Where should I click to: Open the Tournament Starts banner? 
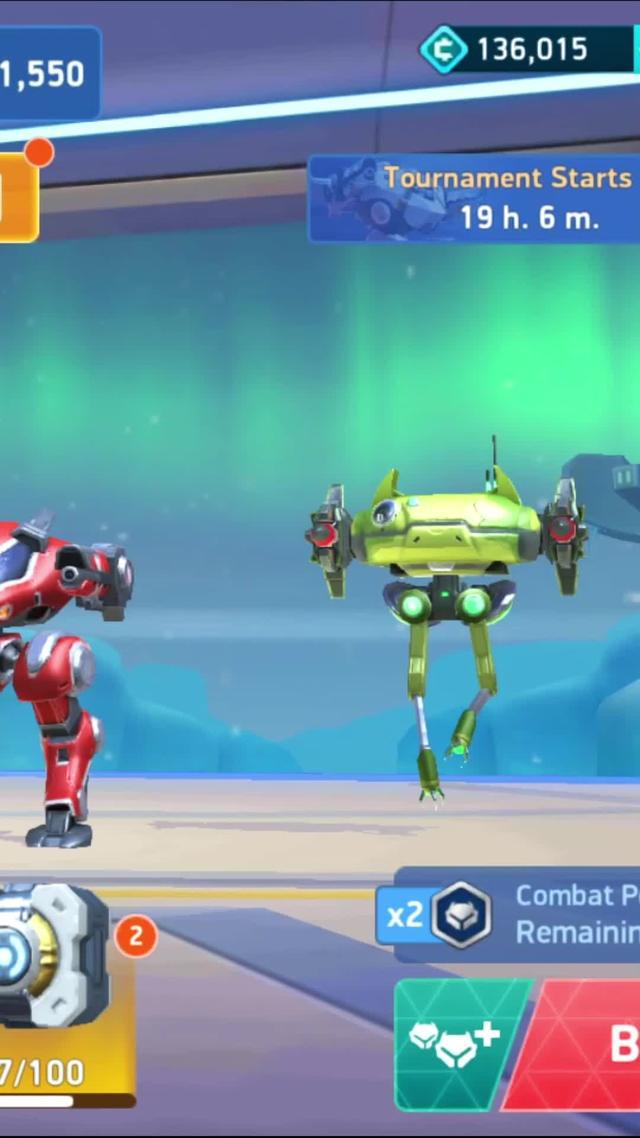point(476,198)
